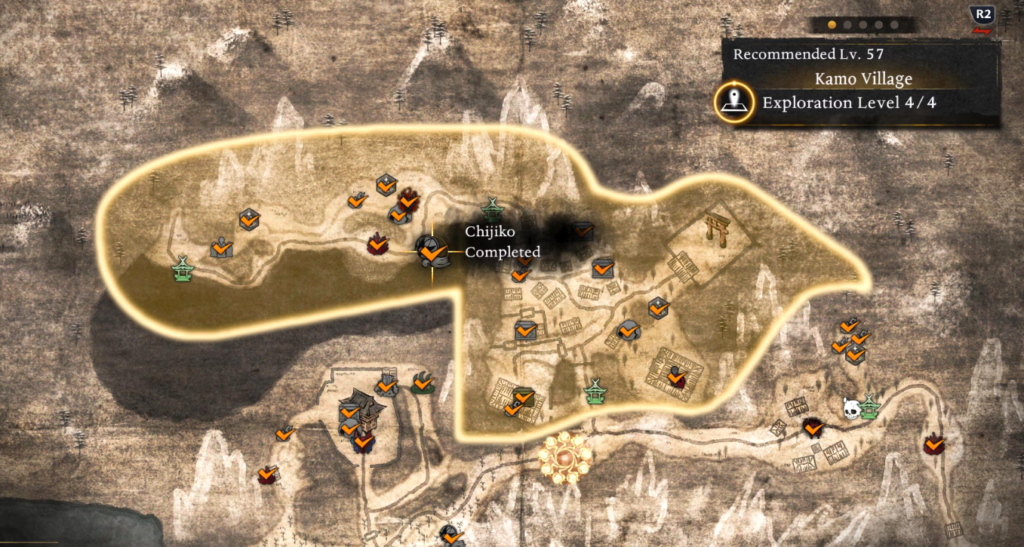Screen dimensions: 1024x547
Task: Select the green shrine marker nearest Chijiko
Action: coord(491,208)
